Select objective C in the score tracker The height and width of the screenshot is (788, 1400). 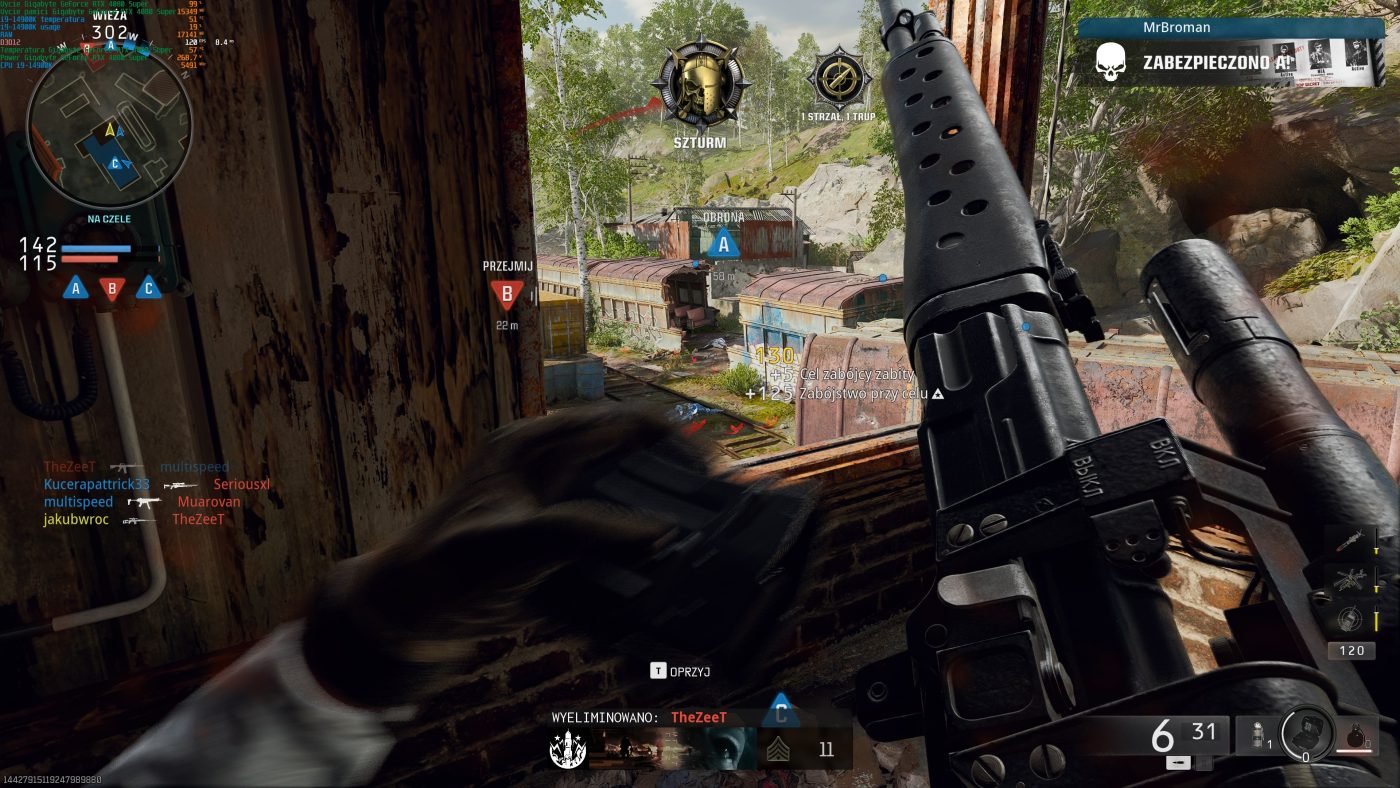click(149, 288)
